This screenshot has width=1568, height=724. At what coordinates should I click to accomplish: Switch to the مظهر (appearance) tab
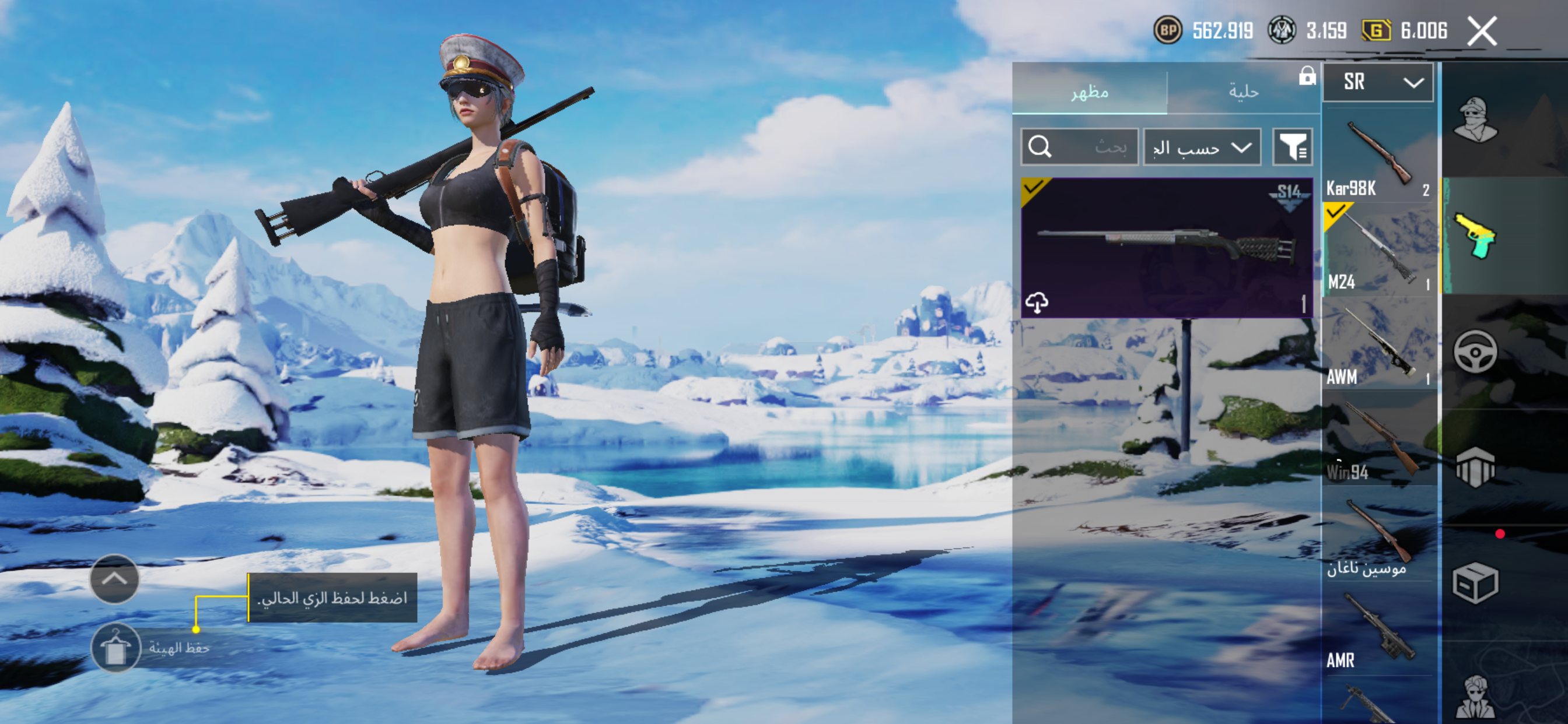[1089, 92]
